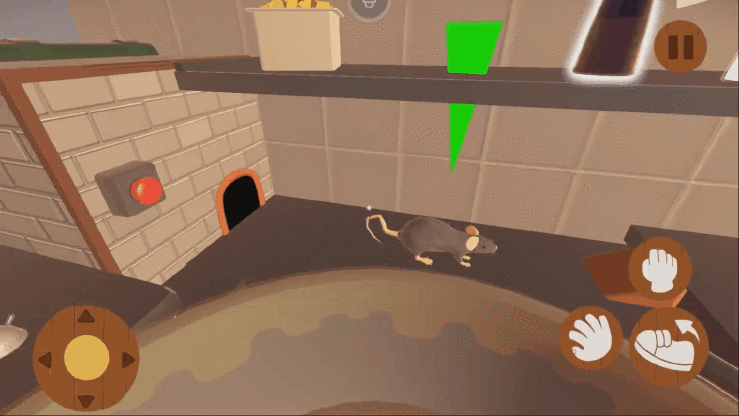Viewport: 739px width, 416px height.
Task: Tap the closed fist grab button
Action: 659,268
